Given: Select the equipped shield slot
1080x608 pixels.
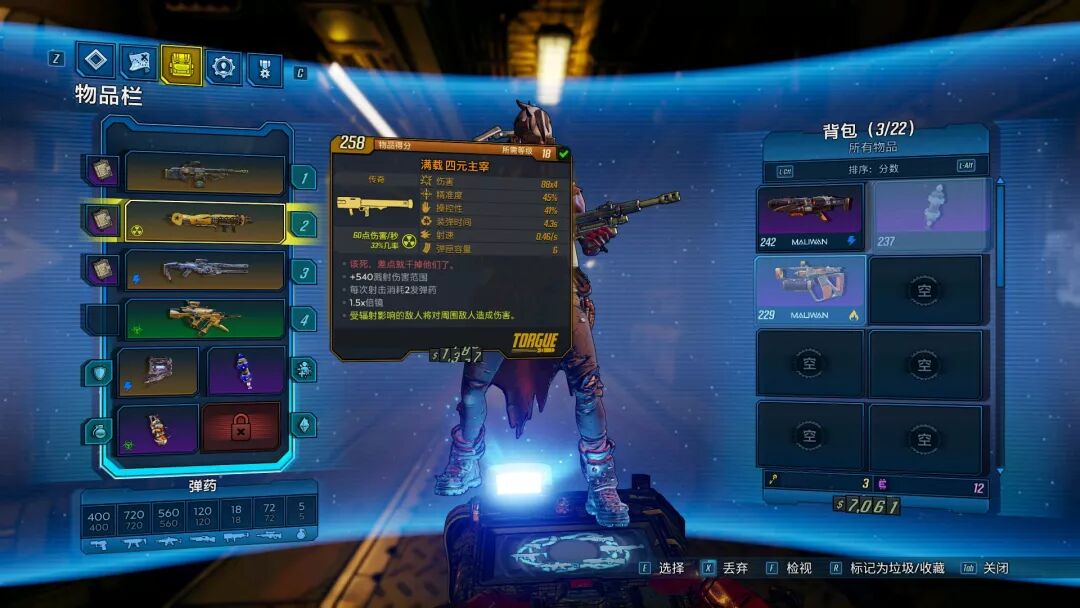Looking at the screenshot, I should coord(157,370).
